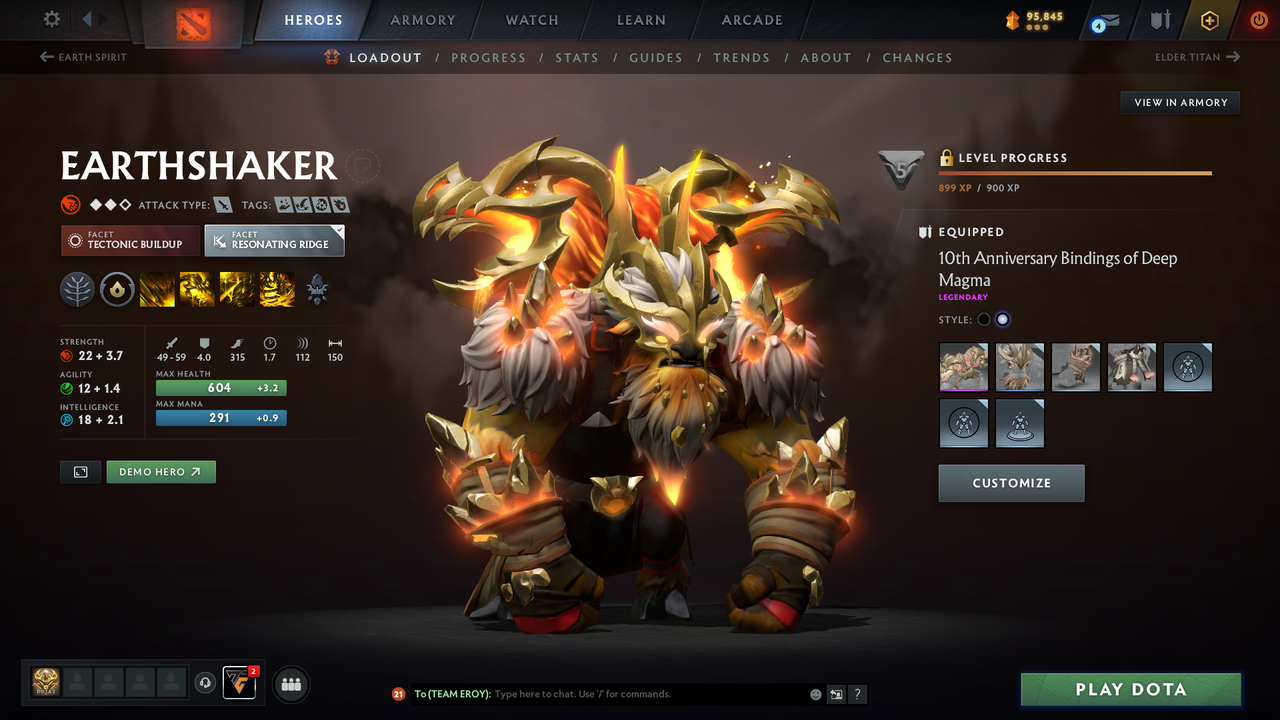Screen dimensions: 1280x720
Task: Click the melee attack type icon
Action: tap(222, 204)
